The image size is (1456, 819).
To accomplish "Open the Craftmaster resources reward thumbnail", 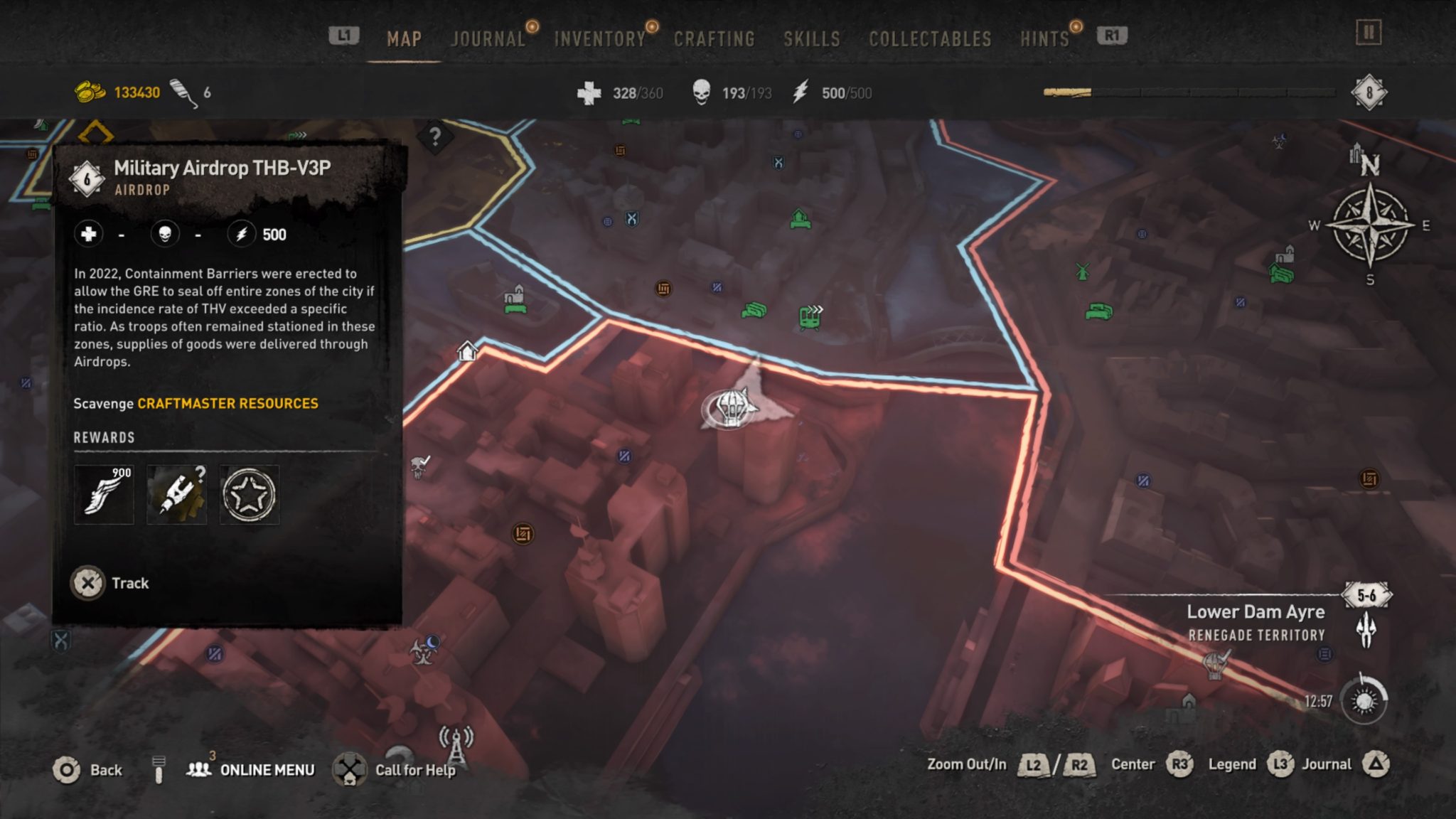I will 176,493.
